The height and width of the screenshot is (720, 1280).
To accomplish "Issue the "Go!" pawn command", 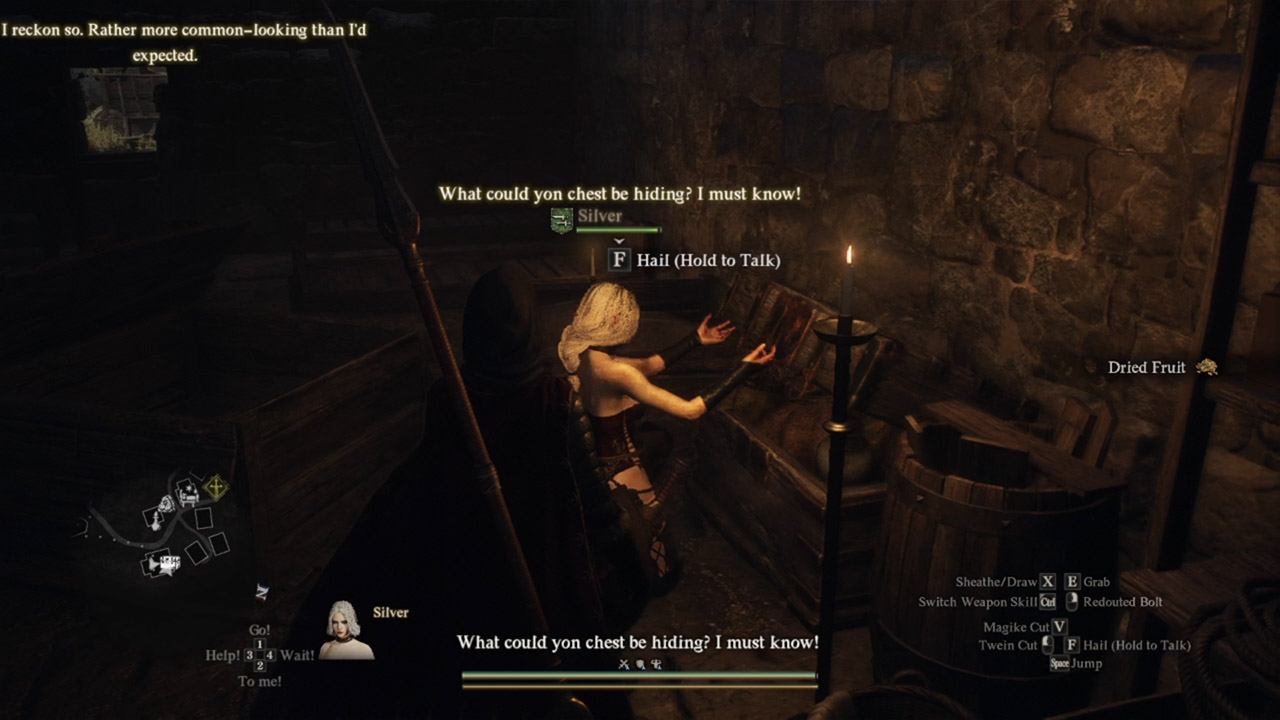I will point(259,631).
